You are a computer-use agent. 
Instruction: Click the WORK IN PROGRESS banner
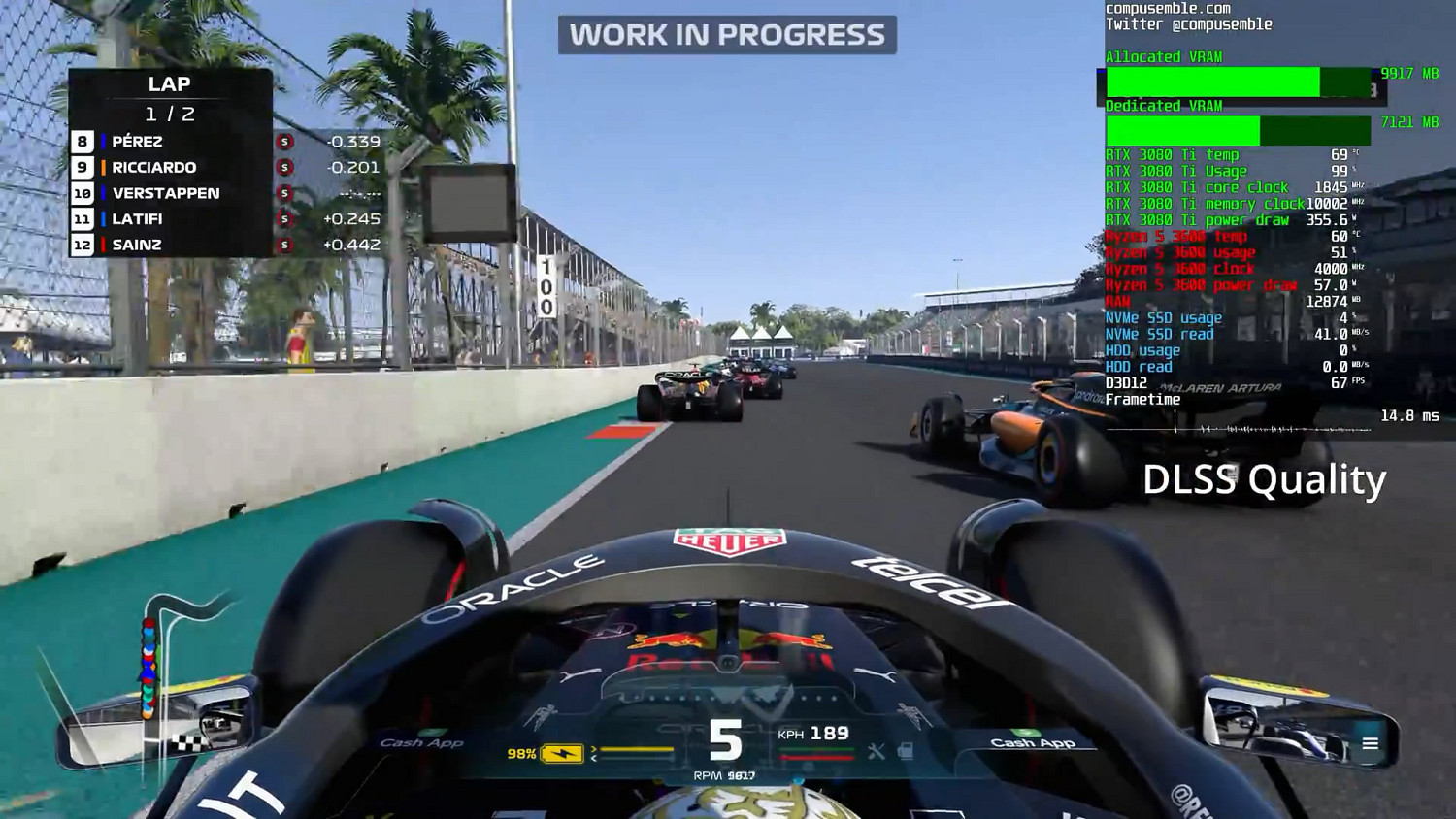pyautogui.click(x=728, y=35)
